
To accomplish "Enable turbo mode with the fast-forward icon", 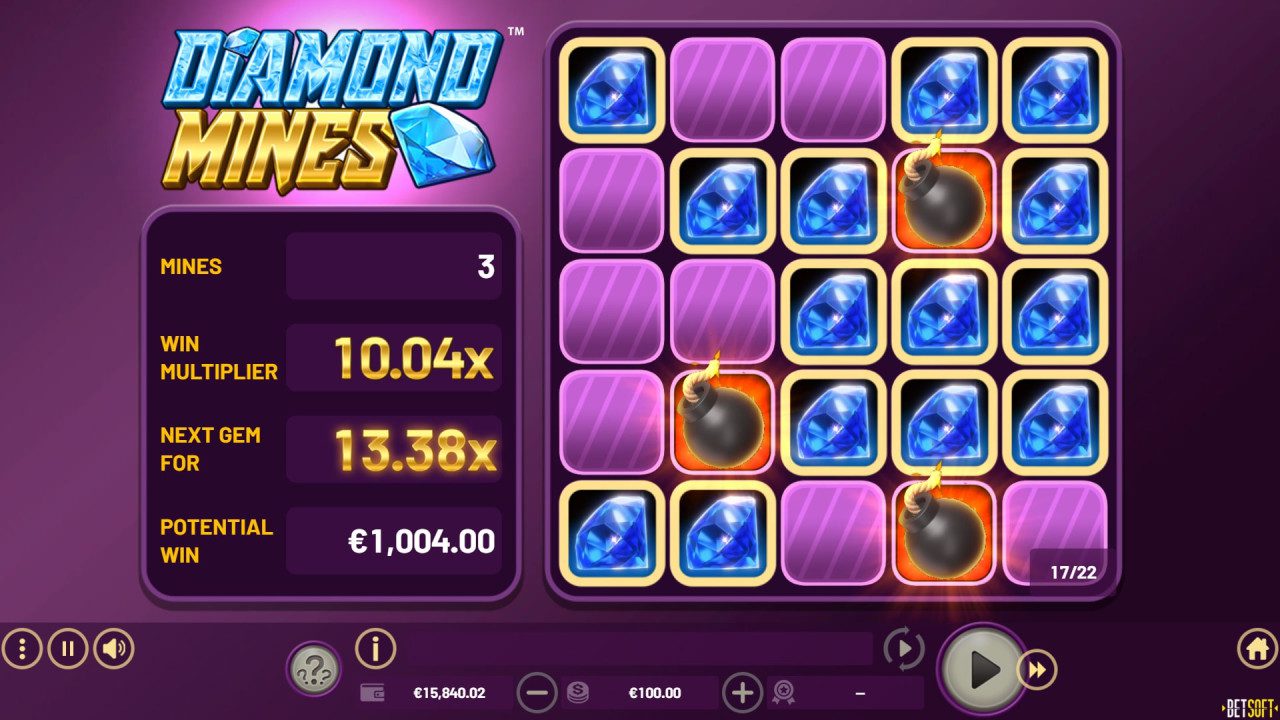I will 1036,668.
